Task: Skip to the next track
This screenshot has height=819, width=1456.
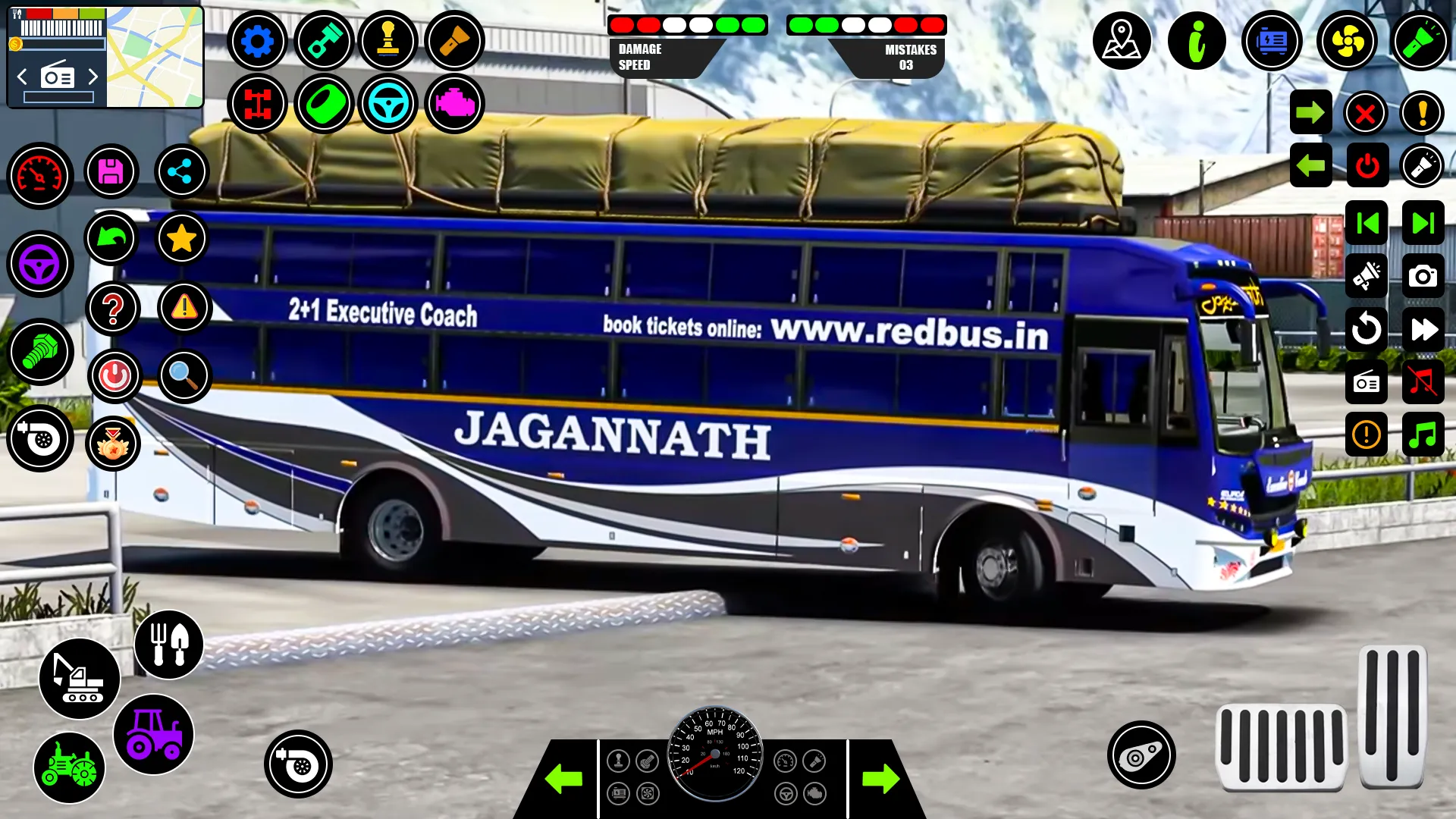Action: (1423, 223)
